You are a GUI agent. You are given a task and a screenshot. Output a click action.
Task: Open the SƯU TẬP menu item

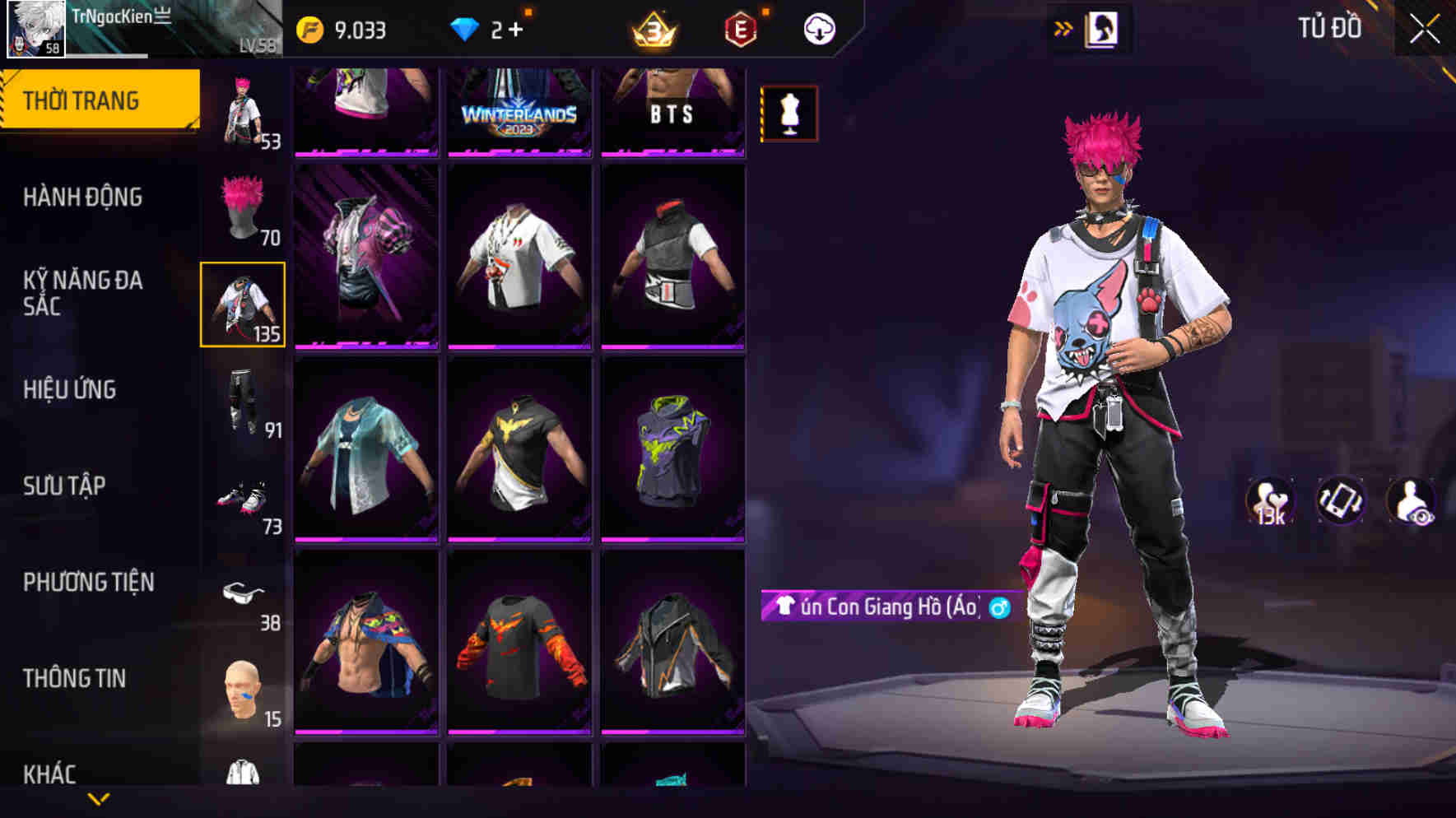[x=60, y=486]
